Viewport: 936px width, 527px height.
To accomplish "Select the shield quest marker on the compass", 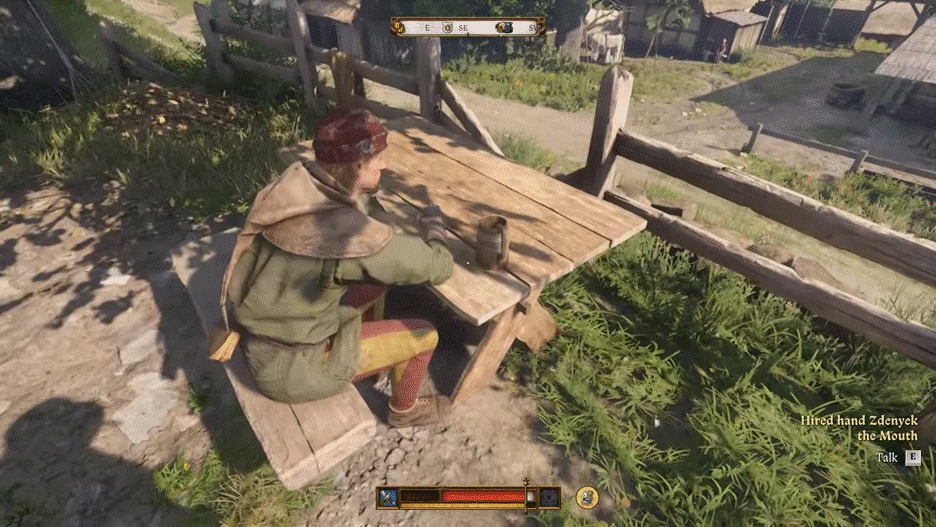I will point(447,28).
